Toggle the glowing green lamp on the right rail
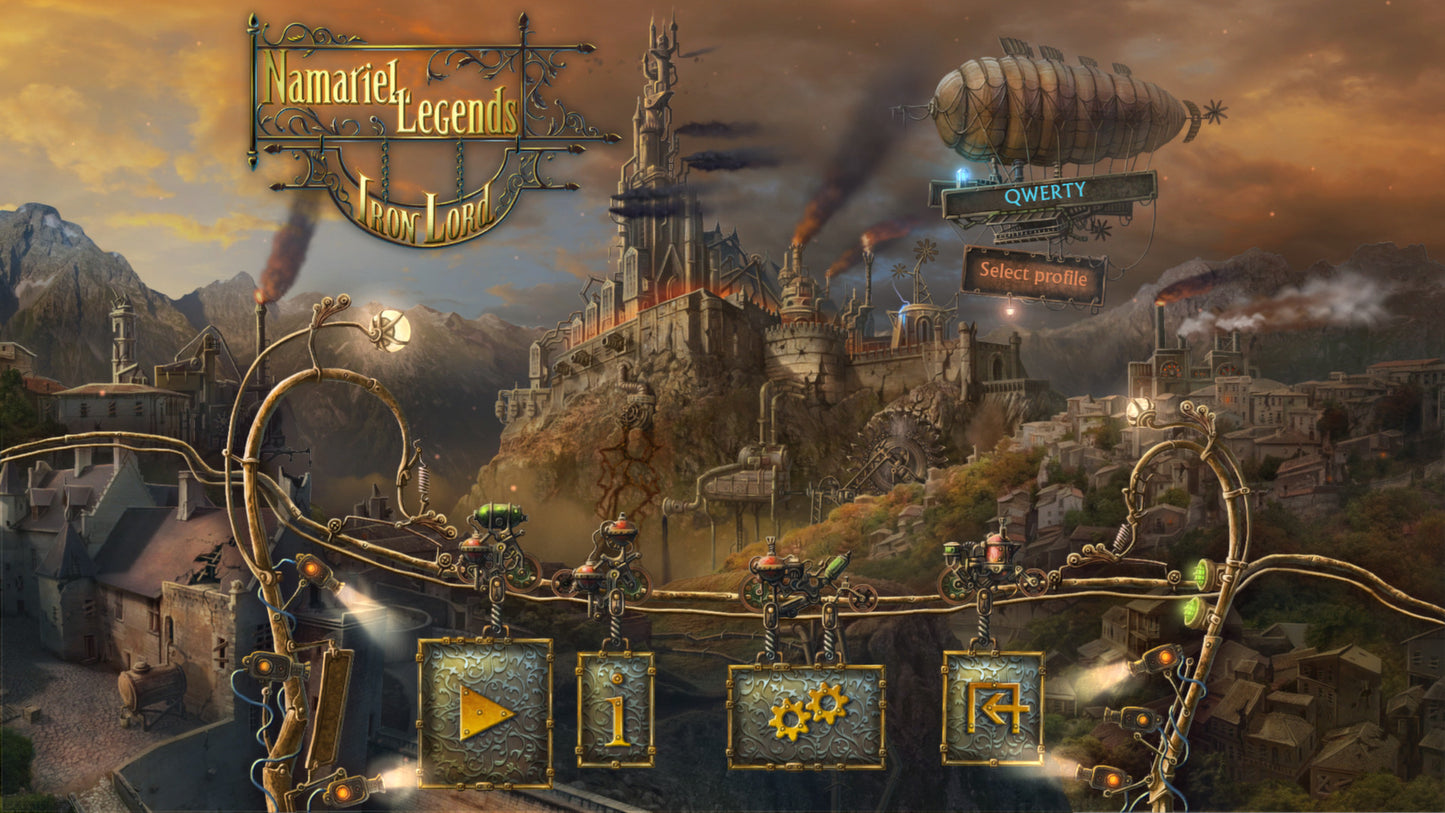Image resolution: width=1445 pixels, height=813 pixels. tap(1203, 575)
